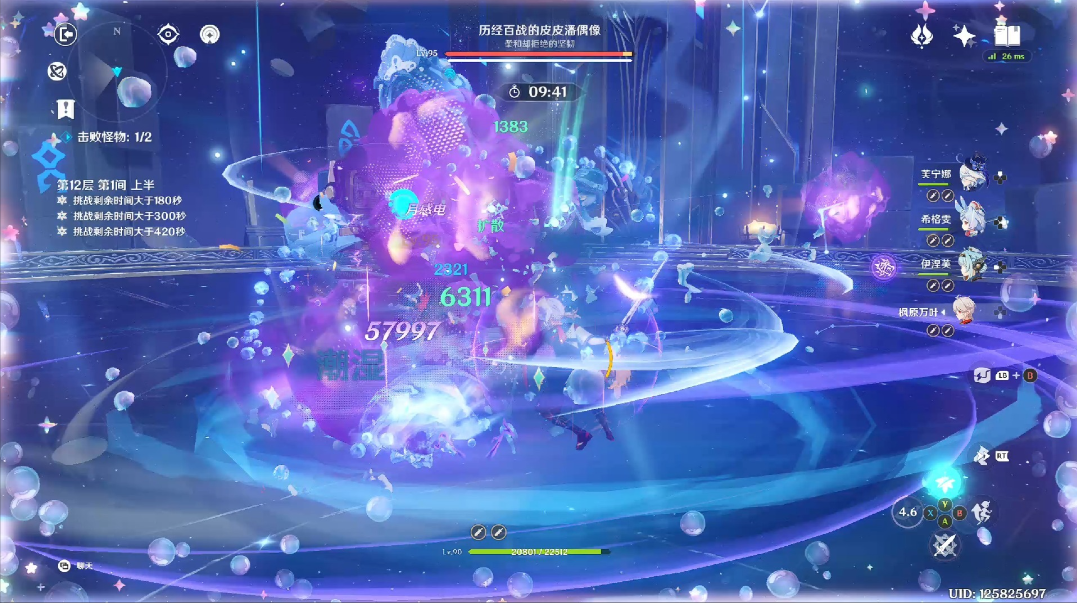Click the round icon right of the eye

pos(209,34)
